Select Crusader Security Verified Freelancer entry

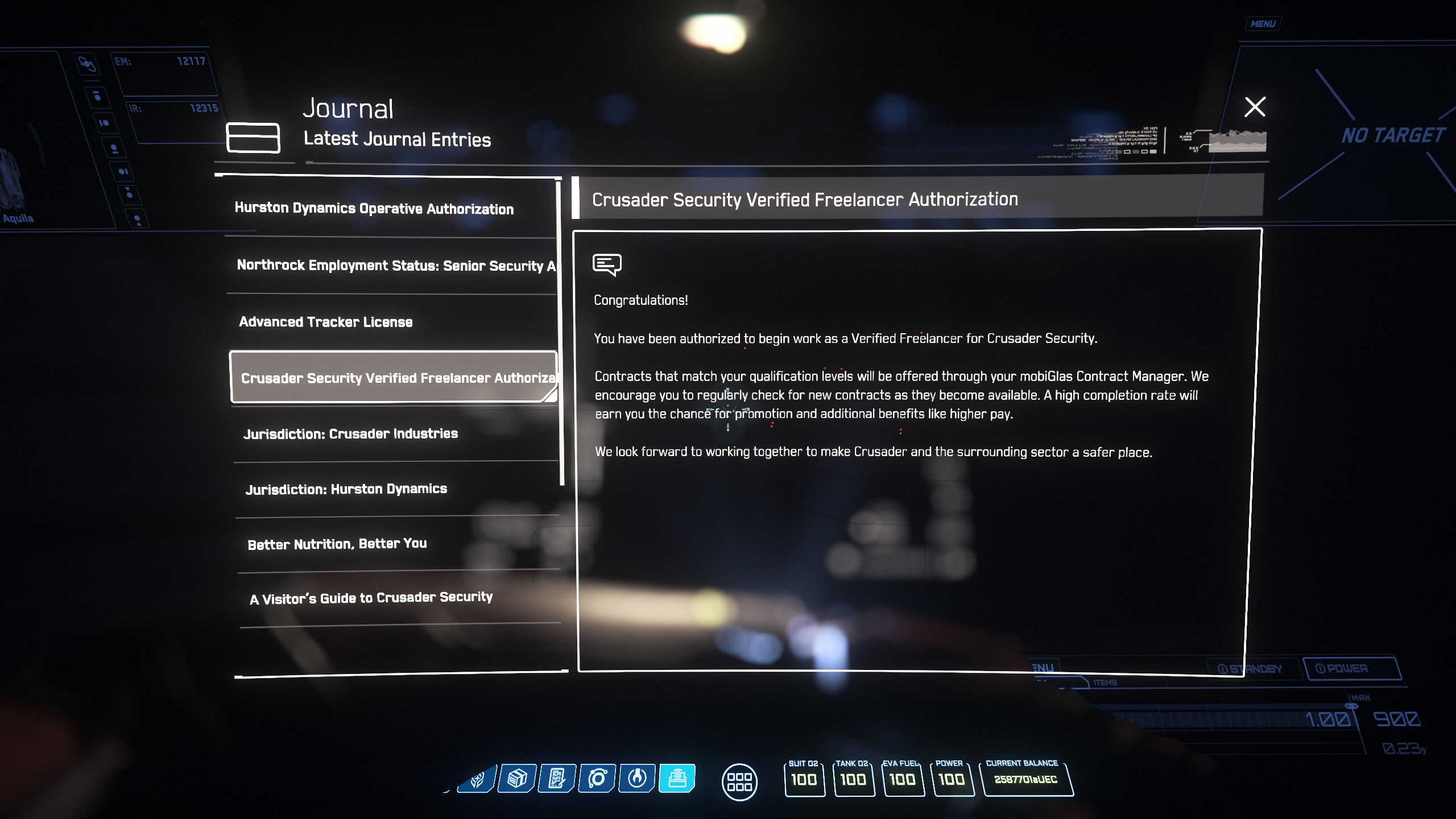(x=394, y=378)
